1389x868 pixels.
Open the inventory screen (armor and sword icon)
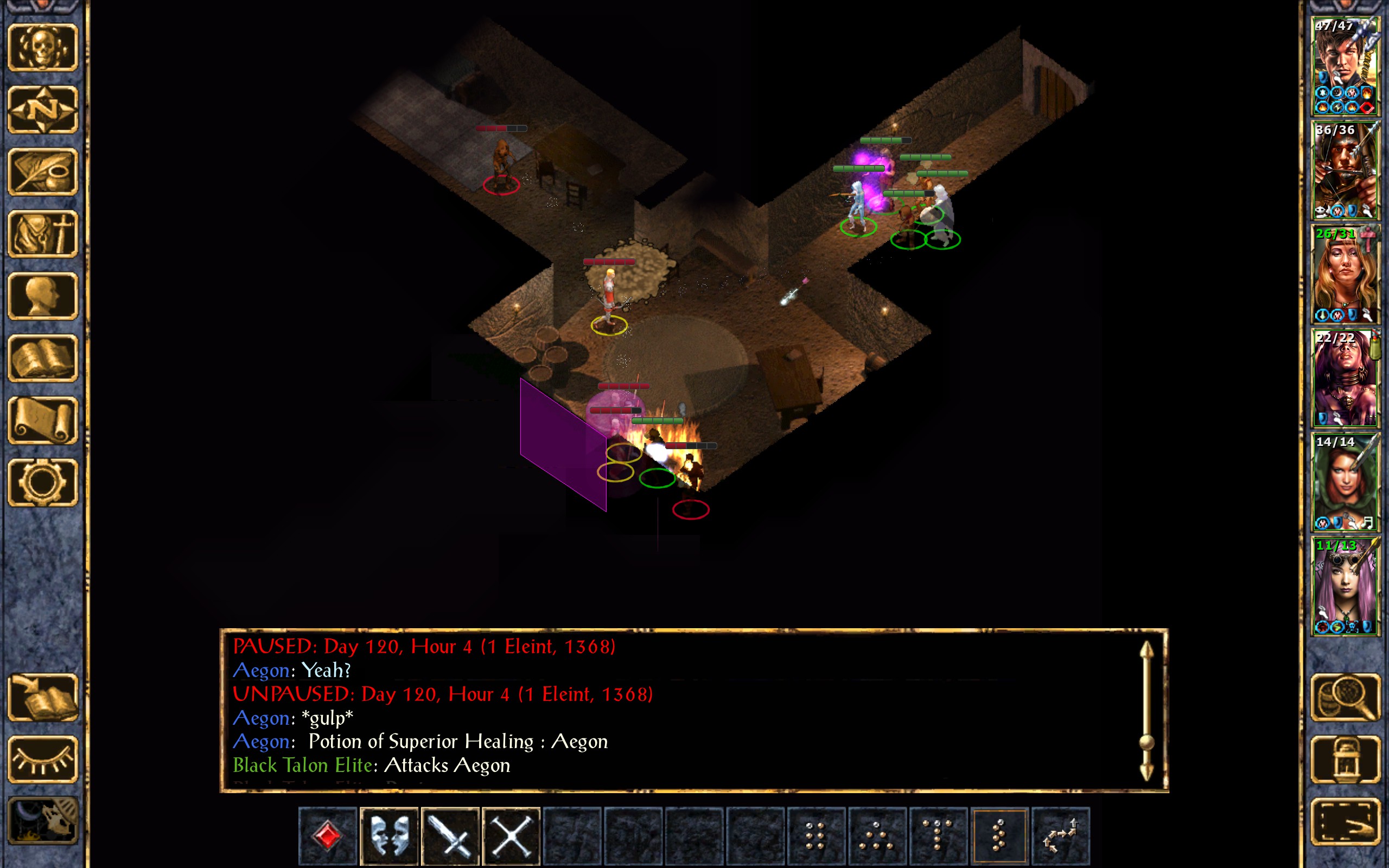pos(43,234)
